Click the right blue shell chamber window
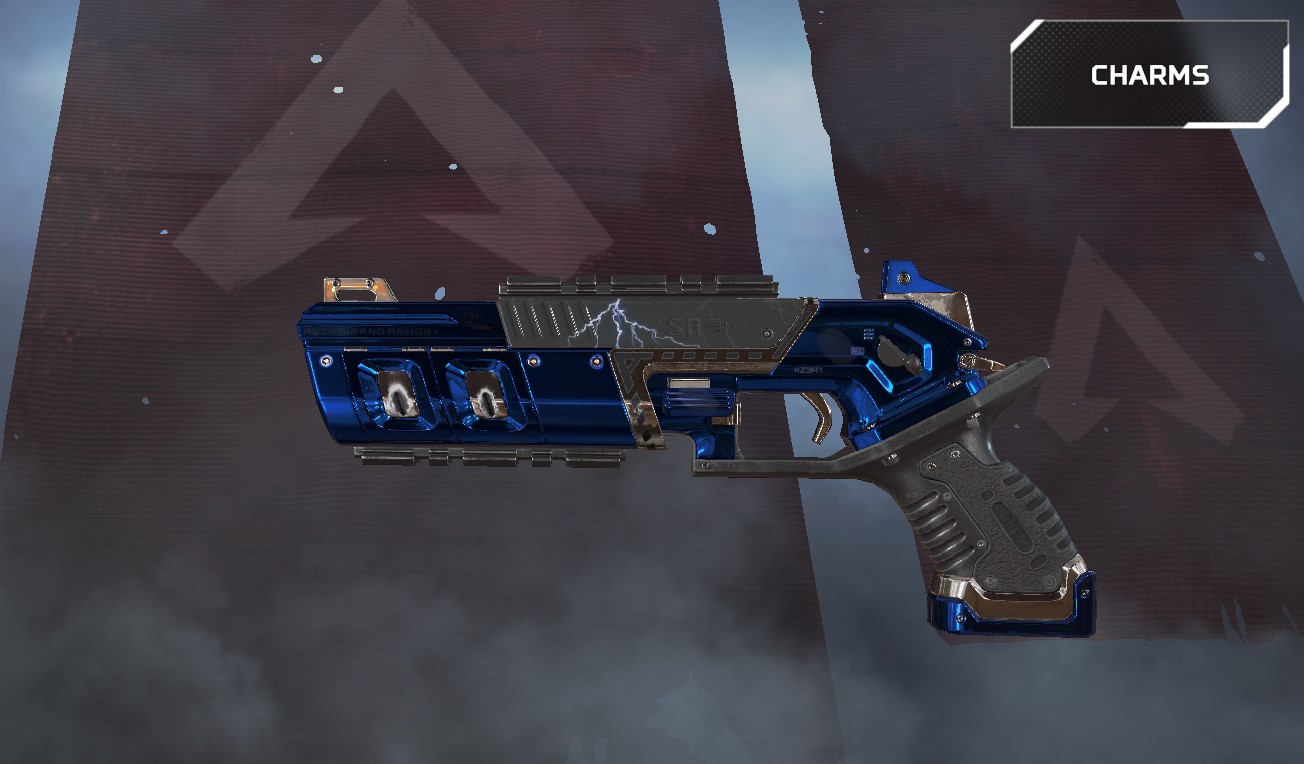 [483, 396]
